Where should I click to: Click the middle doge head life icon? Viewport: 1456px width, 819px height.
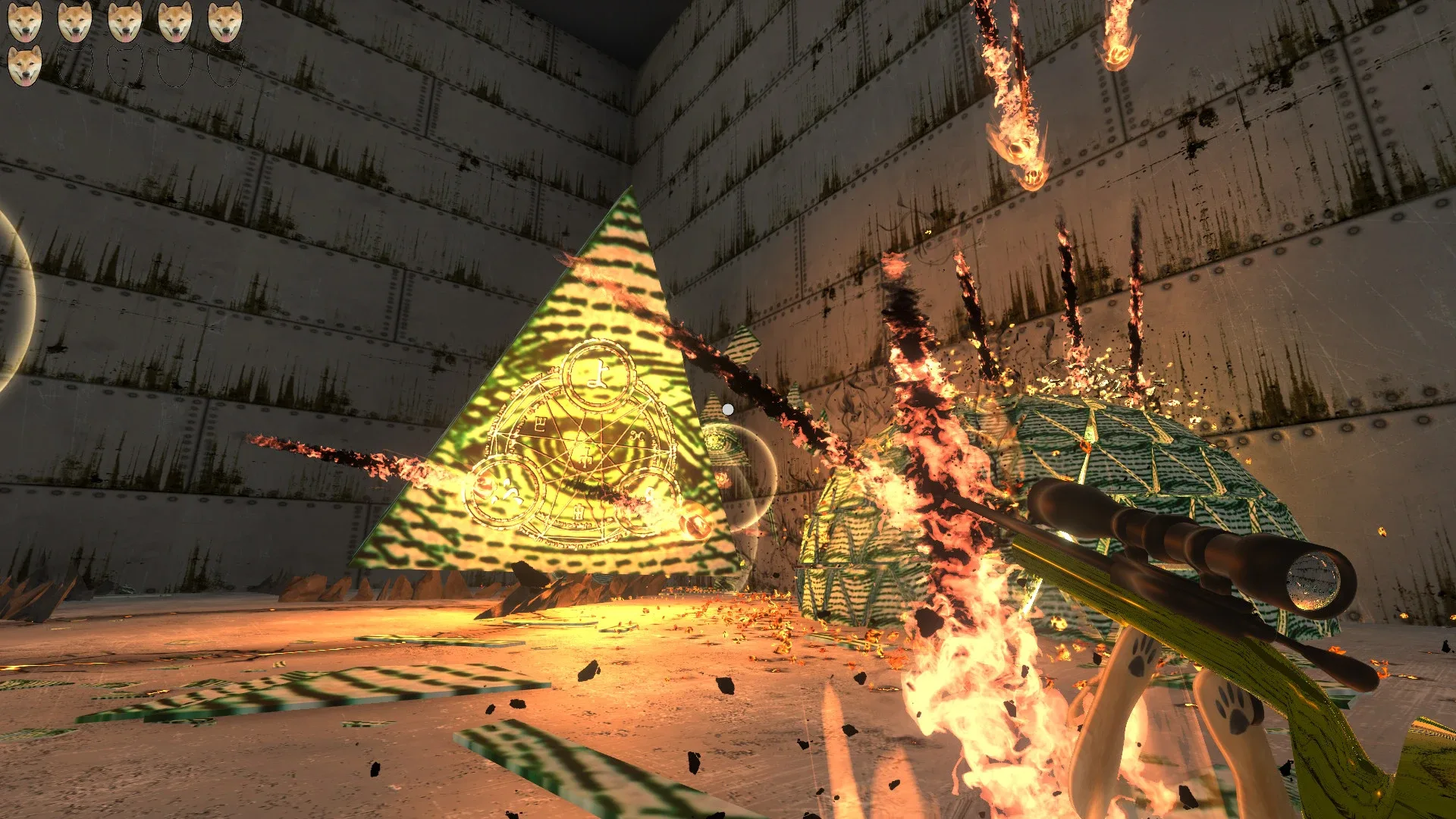[x=126, y=21]
